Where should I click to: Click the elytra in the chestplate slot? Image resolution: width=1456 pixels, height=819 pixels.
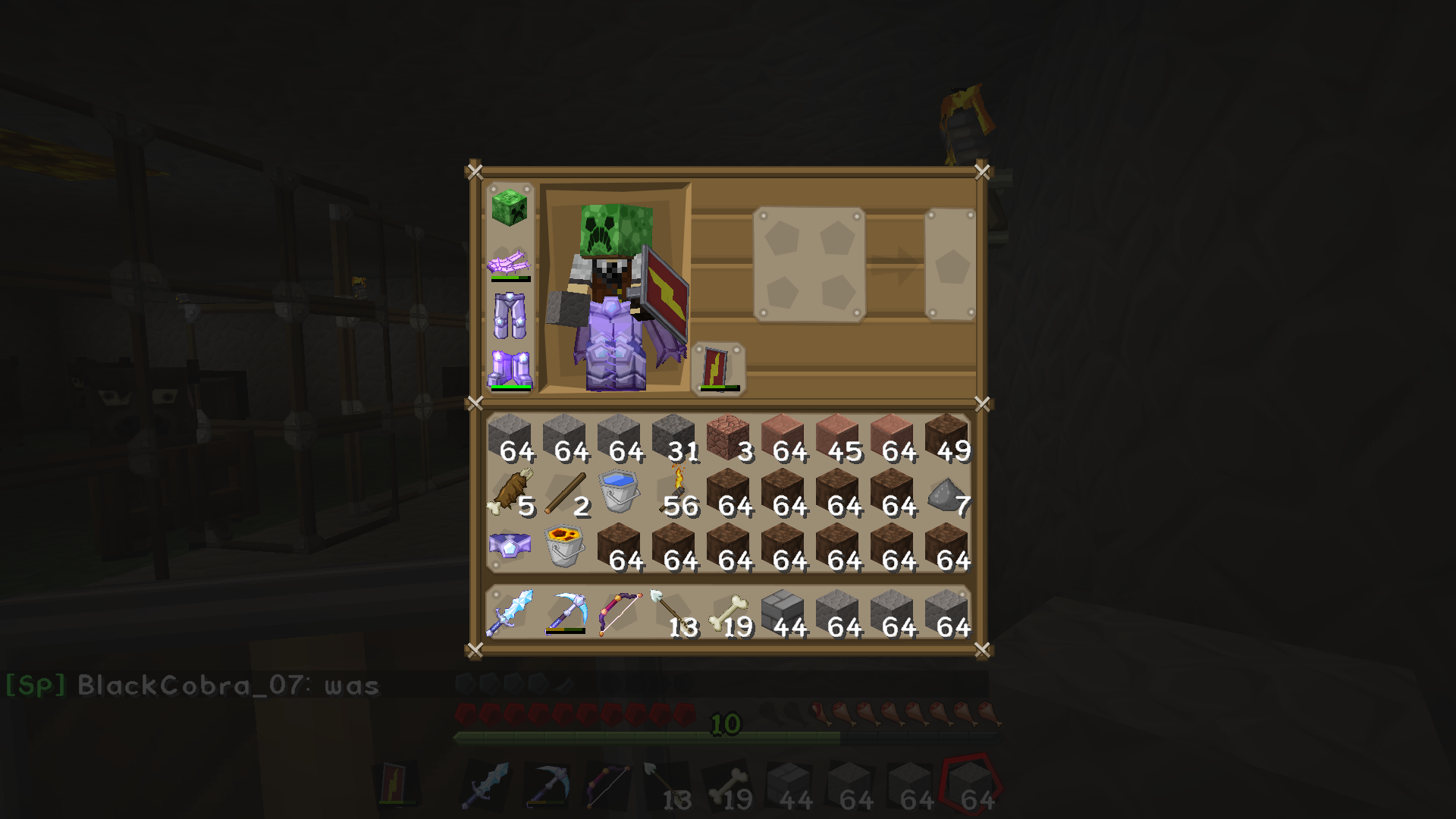[x=510, y=265]
